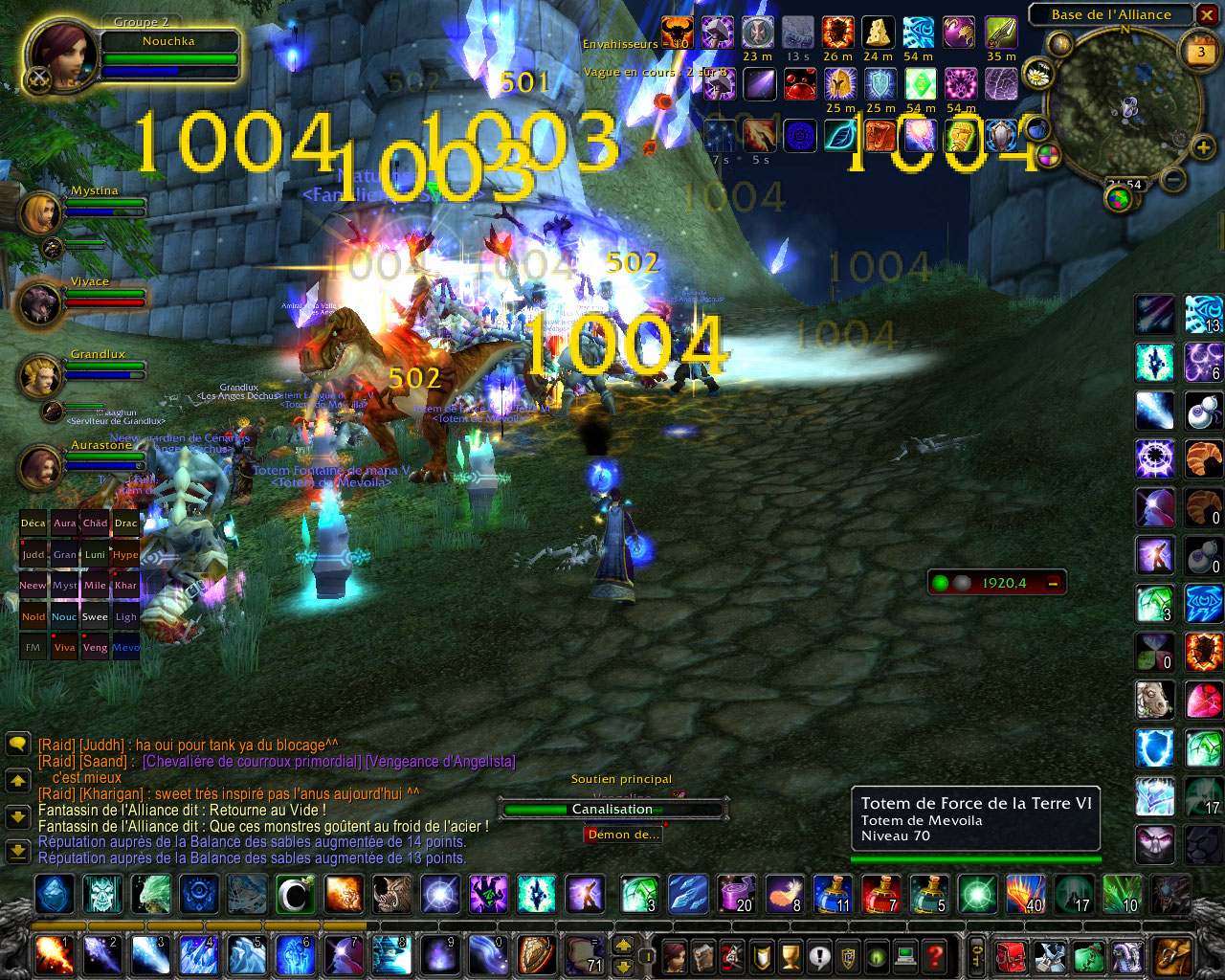The width and height of the screenshot is (1225, 980).
Task: Use the red potion with 7 charges
Action: point(880,895)
